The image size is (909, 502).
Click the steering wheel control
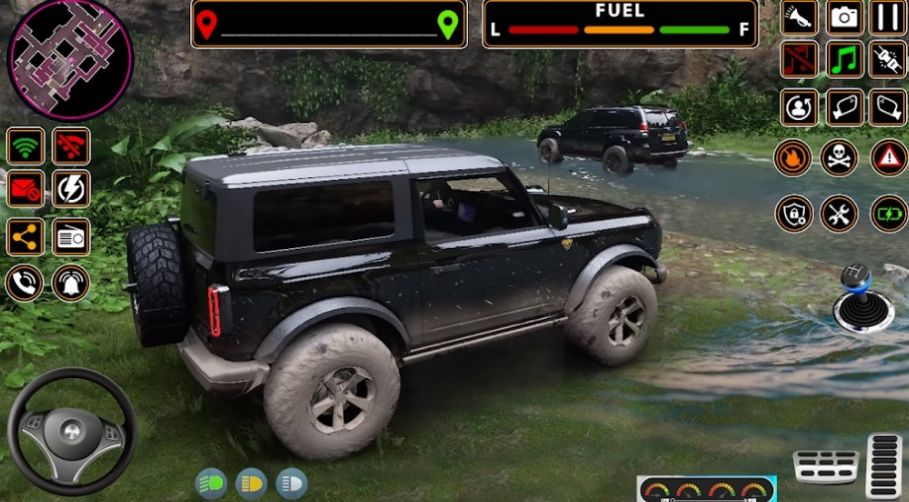[71, 431]
